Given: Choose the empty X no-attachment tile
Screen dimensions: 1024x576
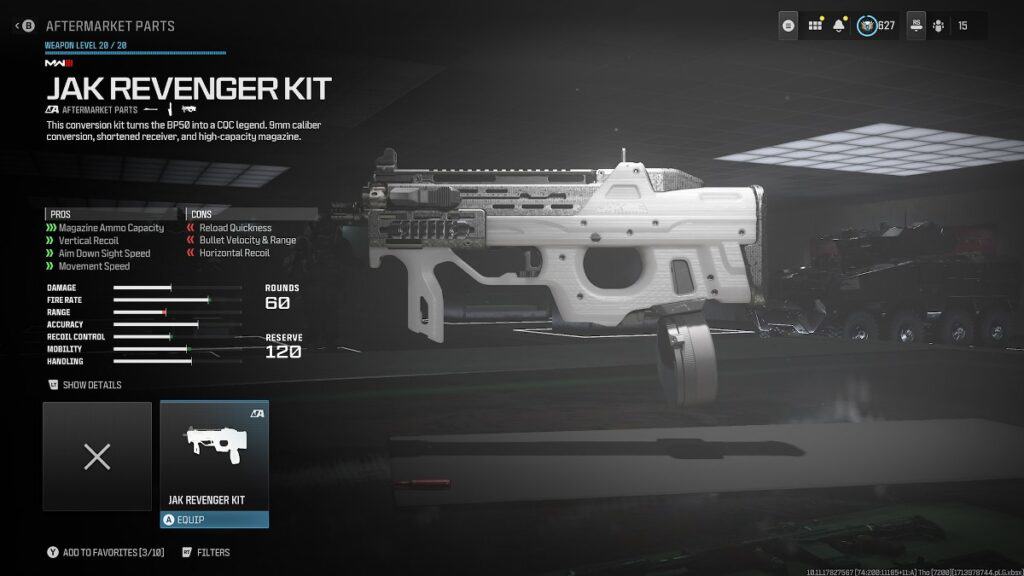Looking at the screenshot, I should coord(97,457).
